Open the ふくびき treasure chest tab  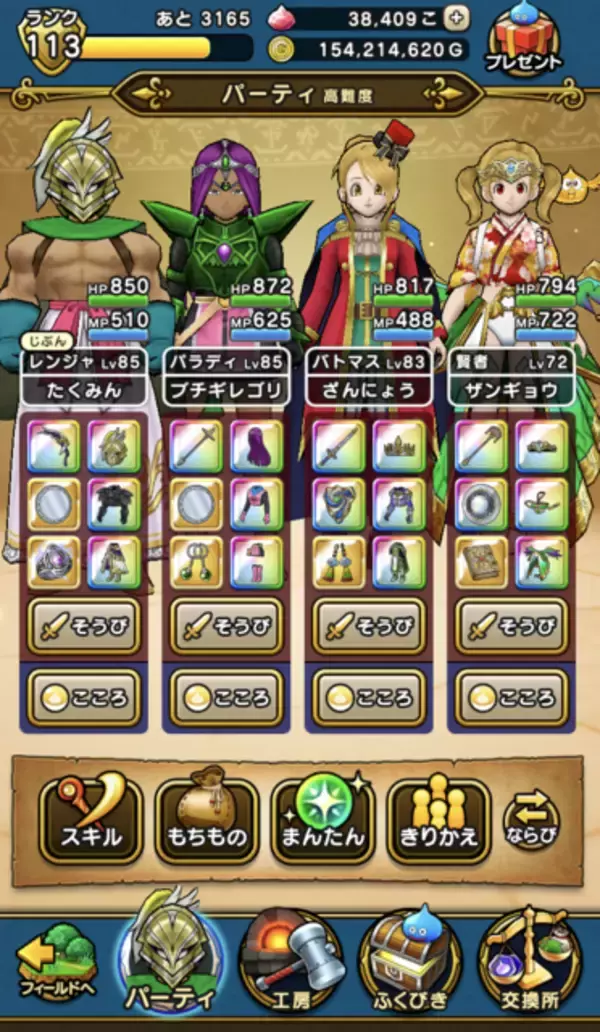[x=410, y=967]
